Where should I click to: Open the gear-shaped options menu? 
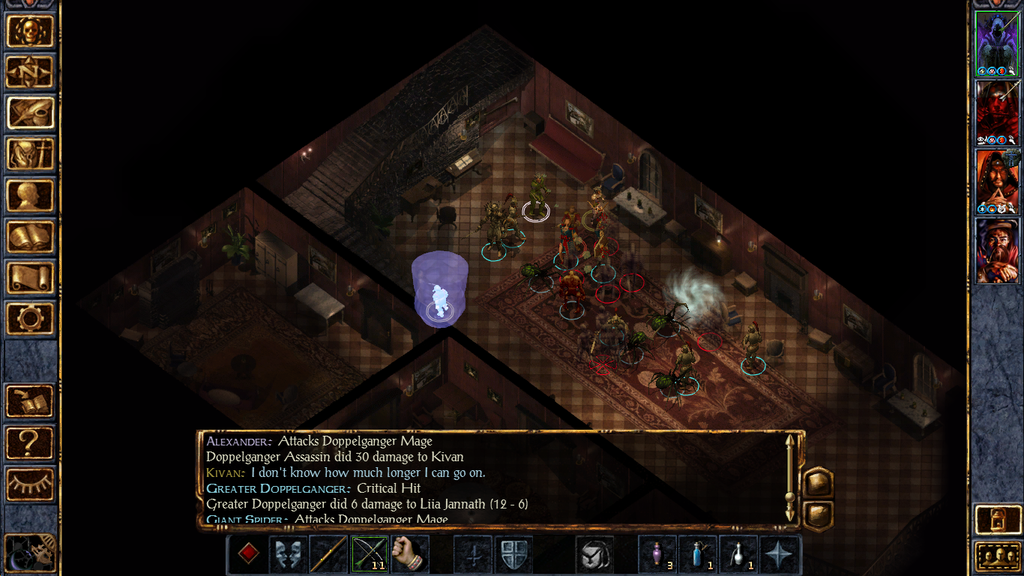[x=30, y=319]
